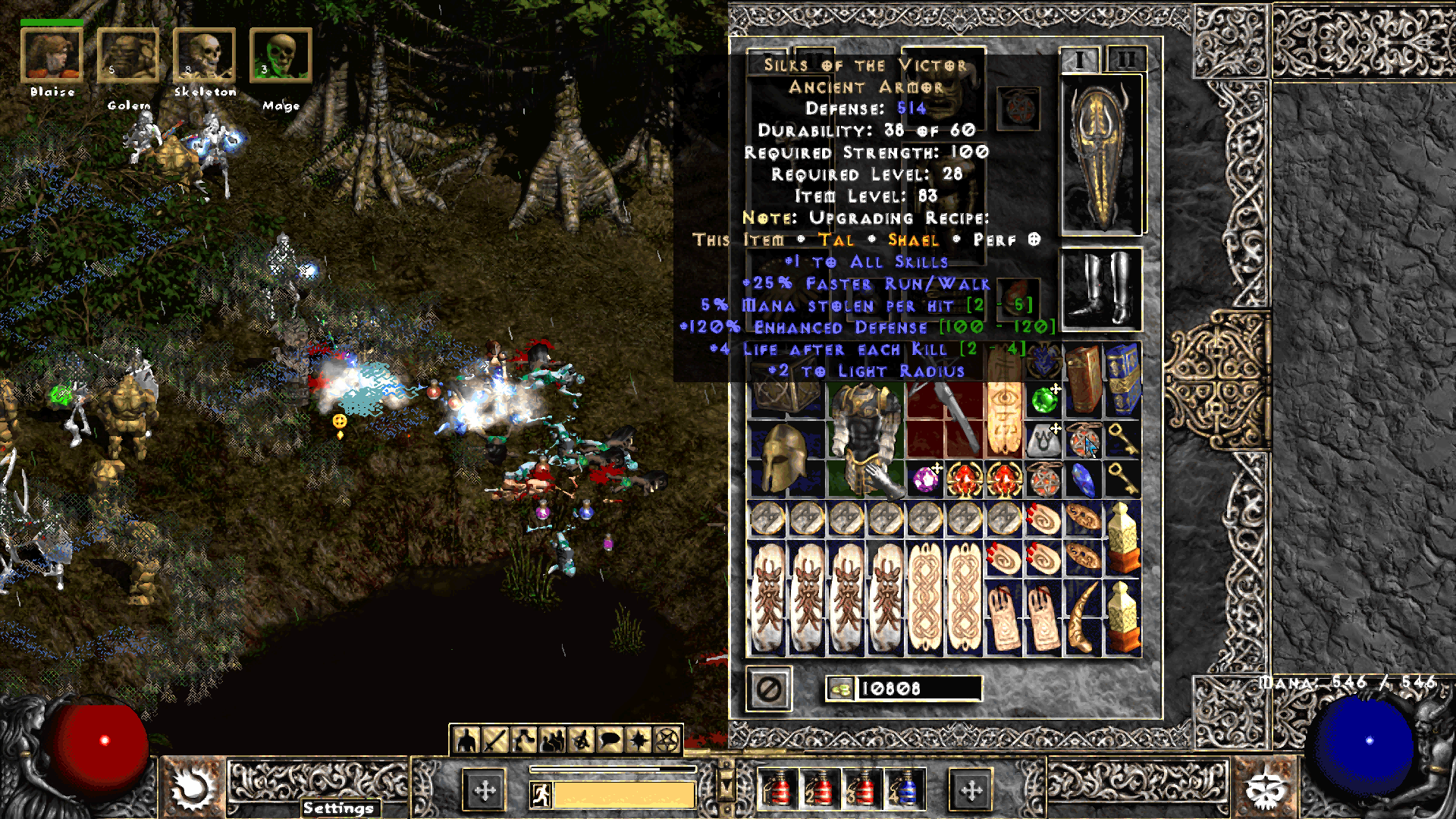Pick up the blue sapphire gem

tap(1083, 479)
